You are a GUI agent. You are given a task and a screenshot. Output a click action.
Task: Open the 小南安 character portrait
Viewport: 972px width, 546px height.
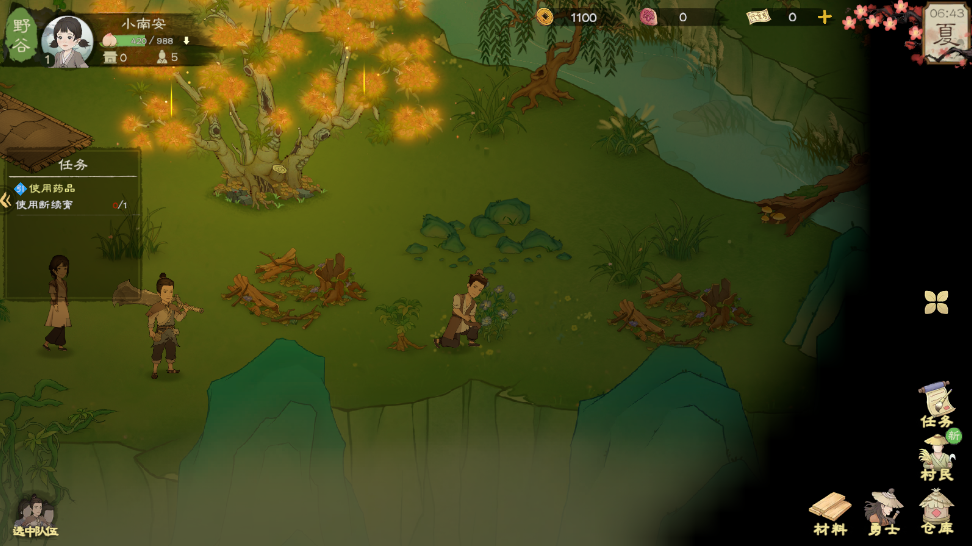68,41
